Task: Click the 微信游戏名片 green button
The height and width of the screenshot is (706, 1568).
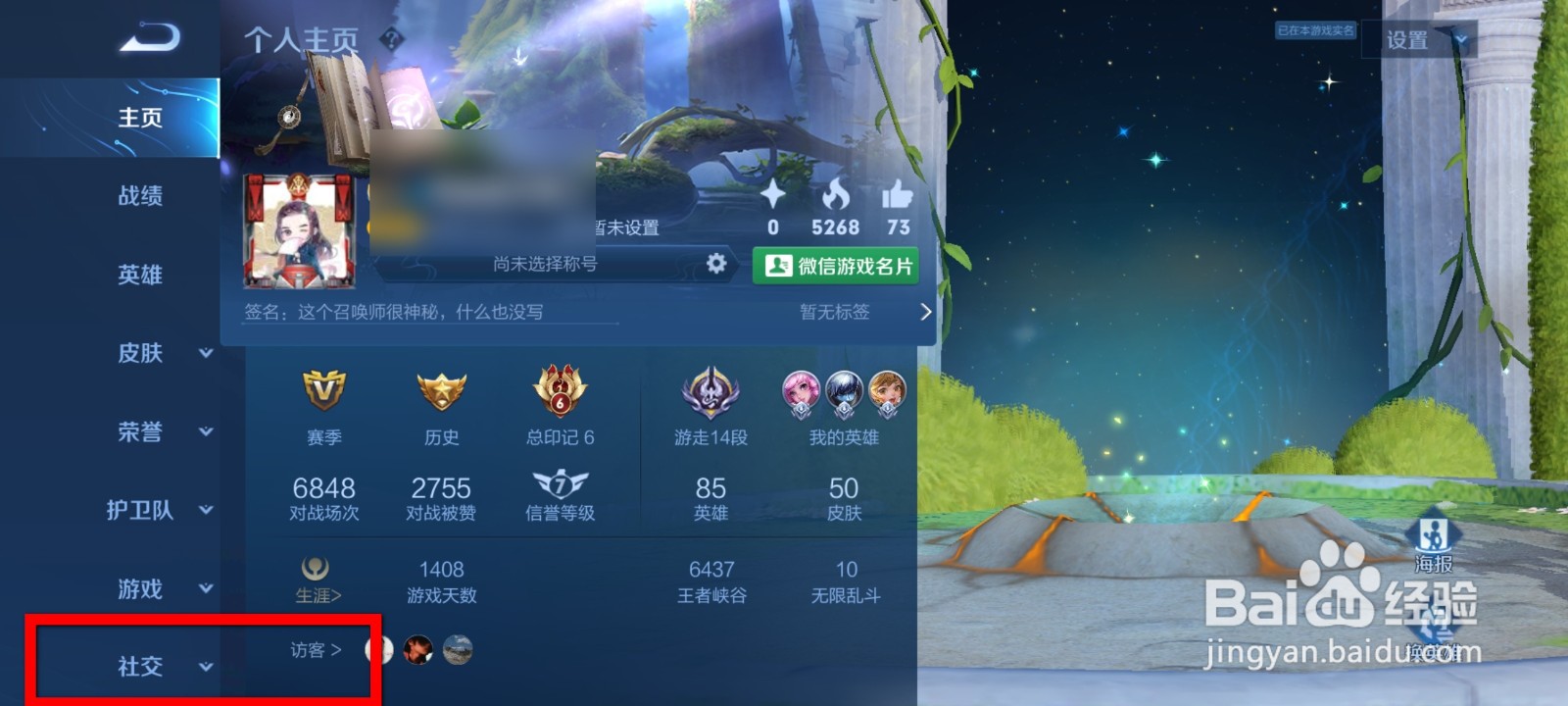Action: [835, 264]
